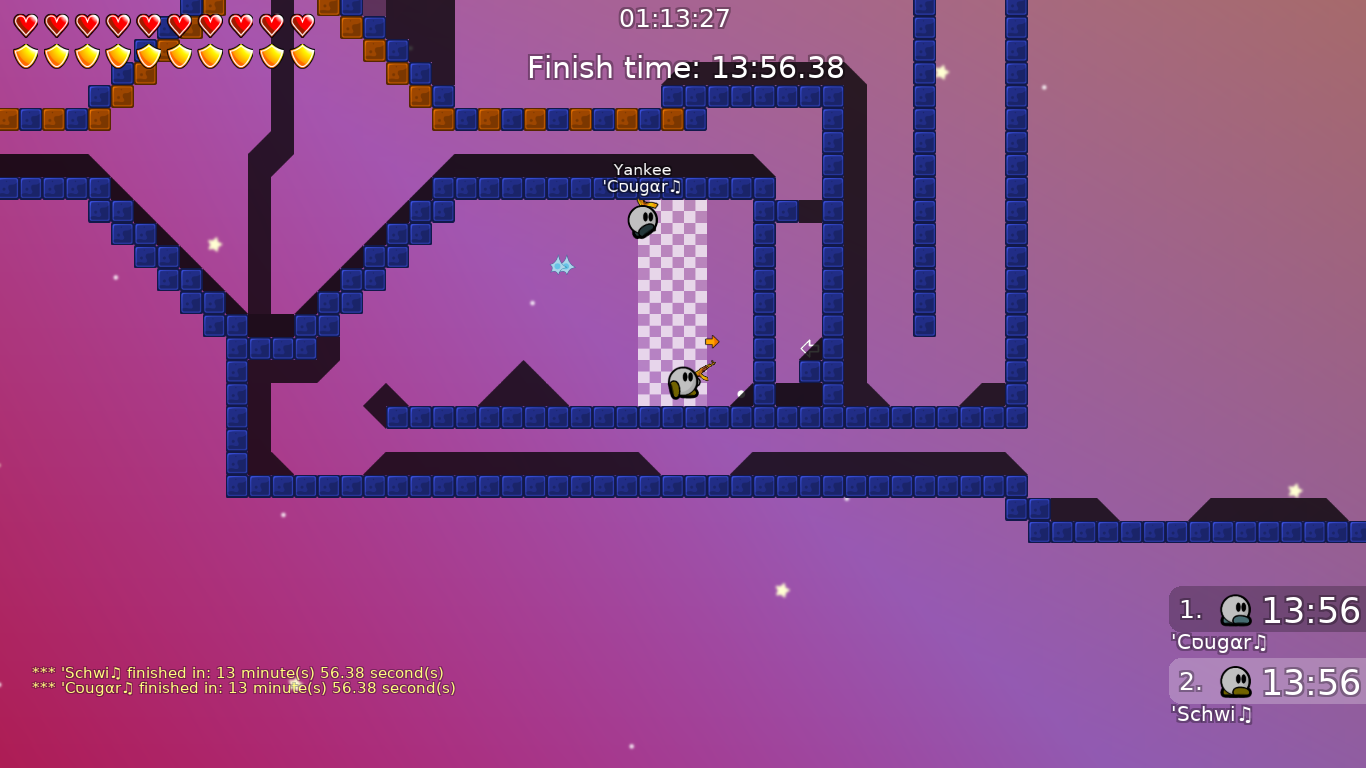Select Yankee's tee character at the finish line
Viewport: 1366px width, 768px height.
[x=643, y=222]
